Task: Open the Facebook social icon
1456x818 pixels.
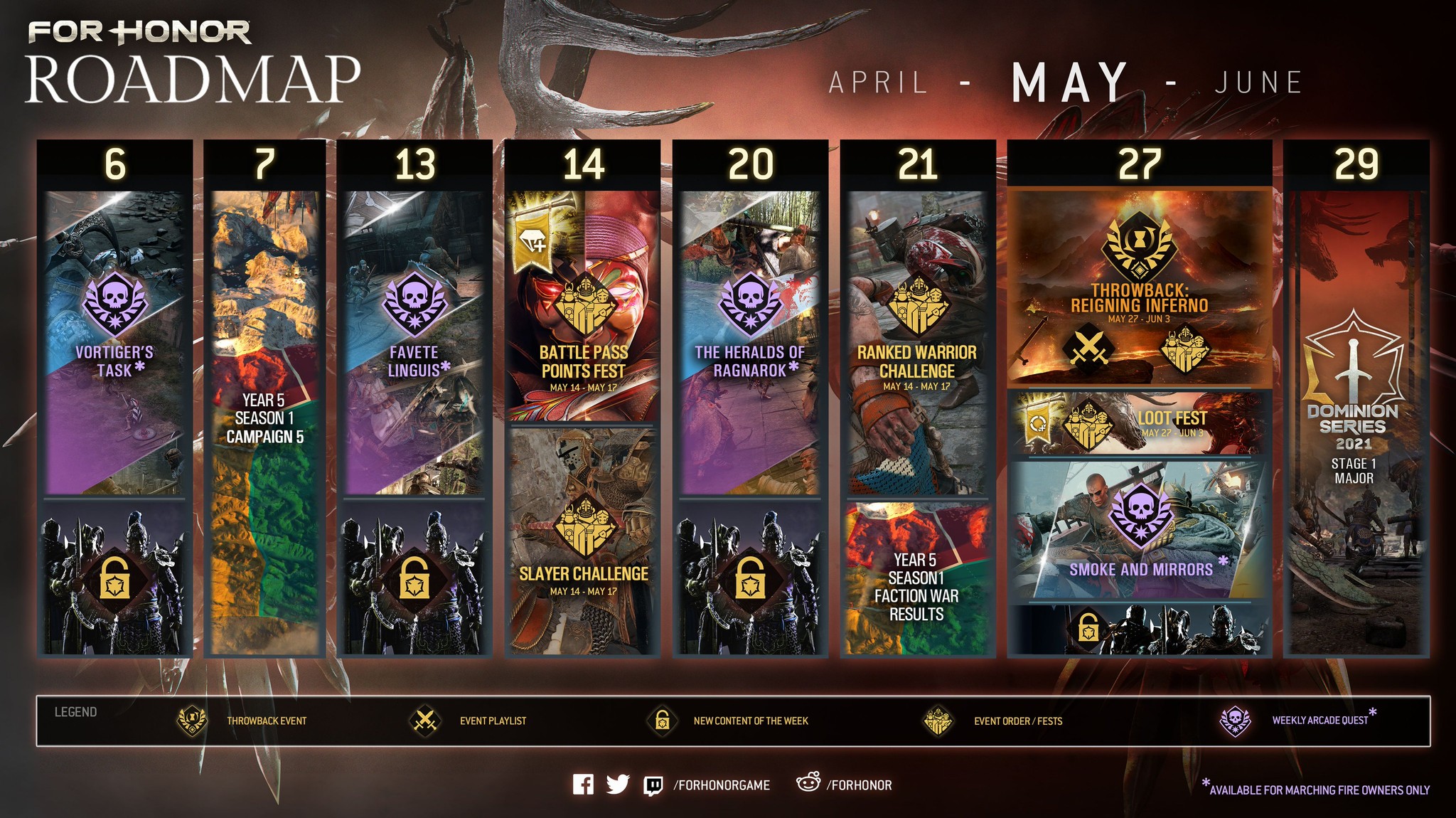Action: pyautogui.click(x=583, y=785)
